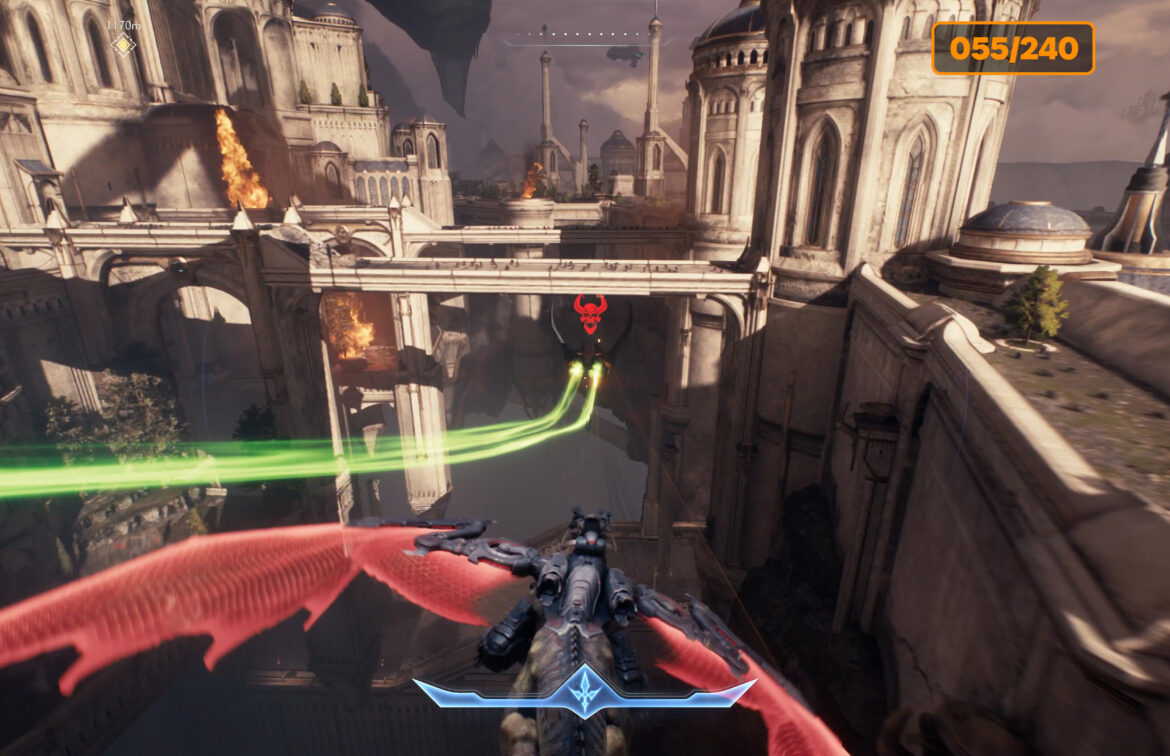
Task: Click the blue winged emblem on the bottom HUD
Action: 584,692
